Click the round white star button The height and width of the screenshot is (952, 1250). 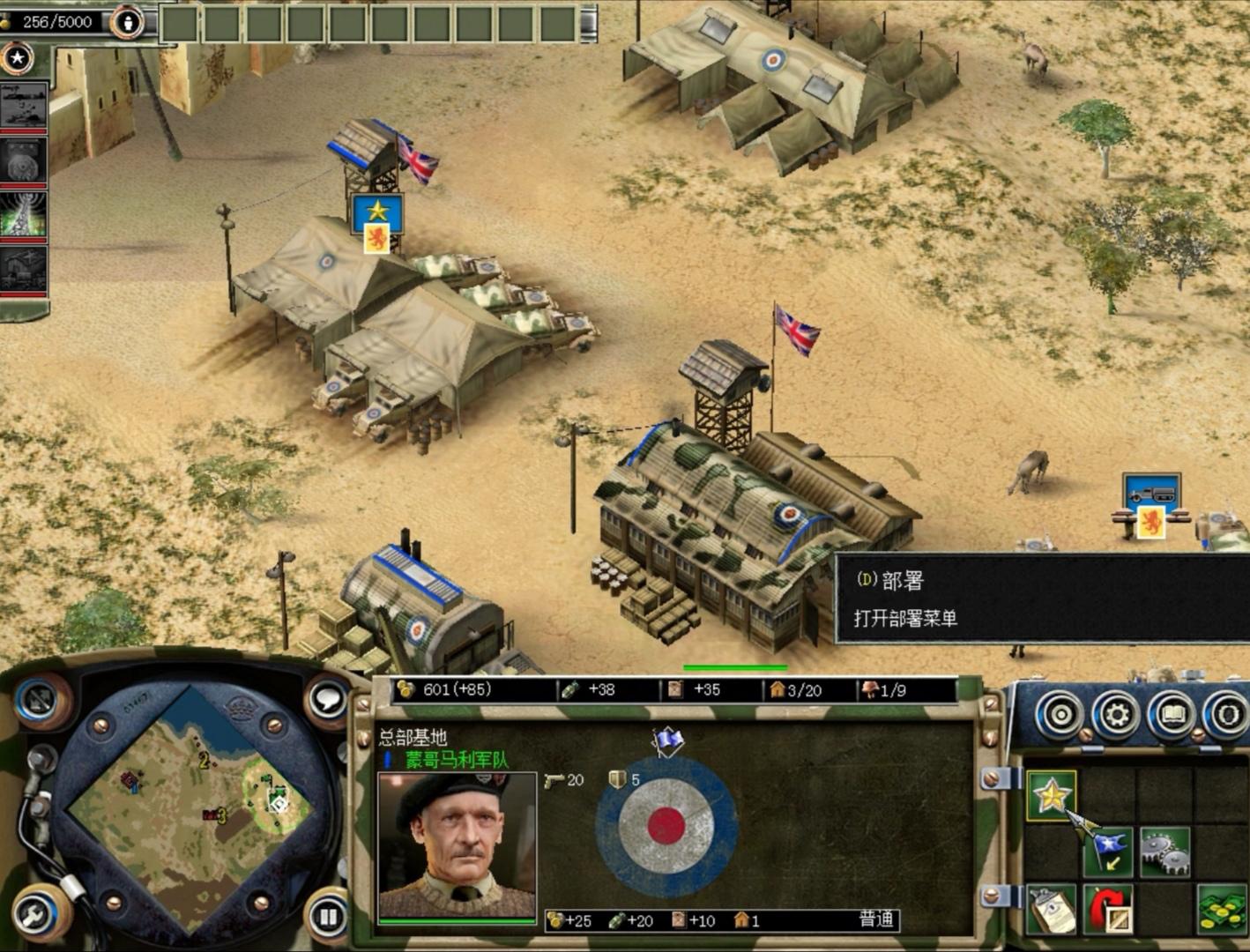pos(17,58)
